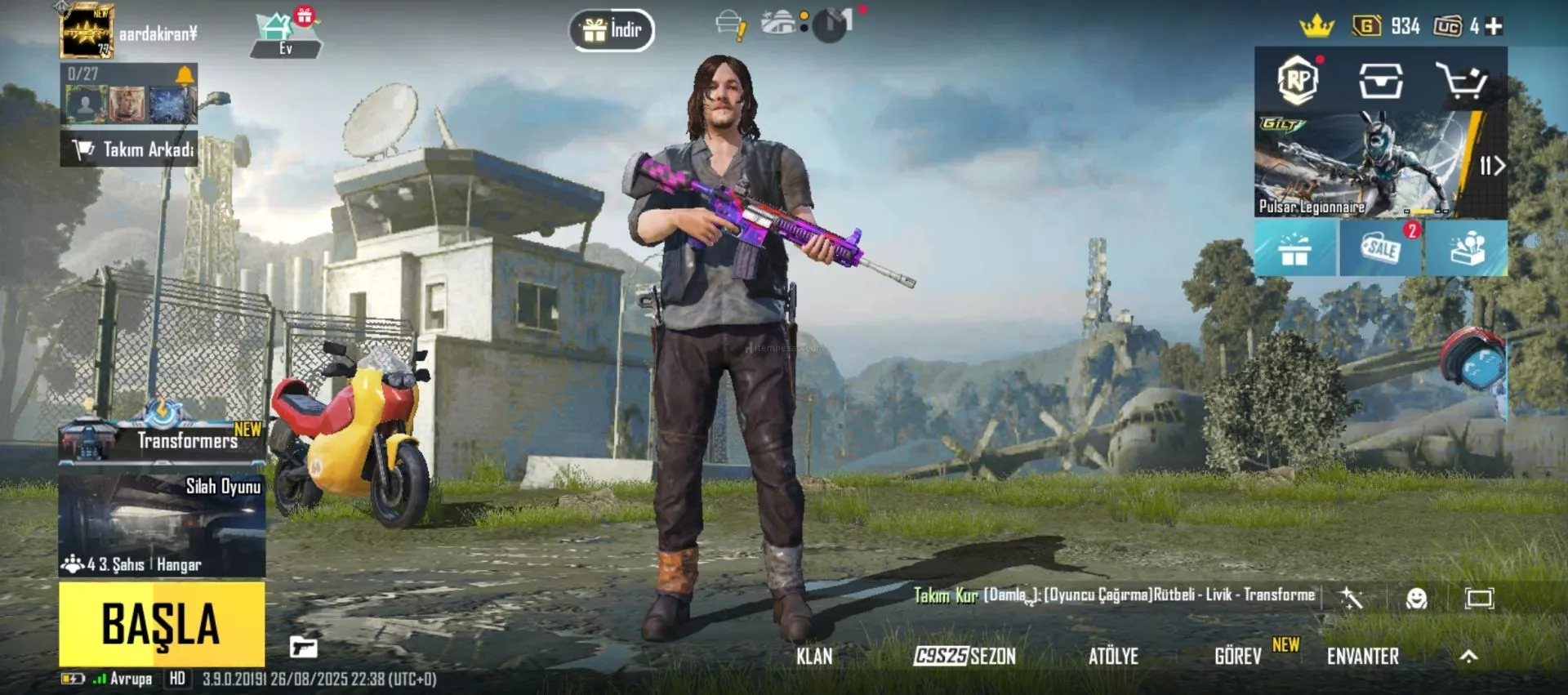This screenshot has height=695, width=1568.
Task: Open the ENVANTER inventory menu
Action: click(1362, 656)
